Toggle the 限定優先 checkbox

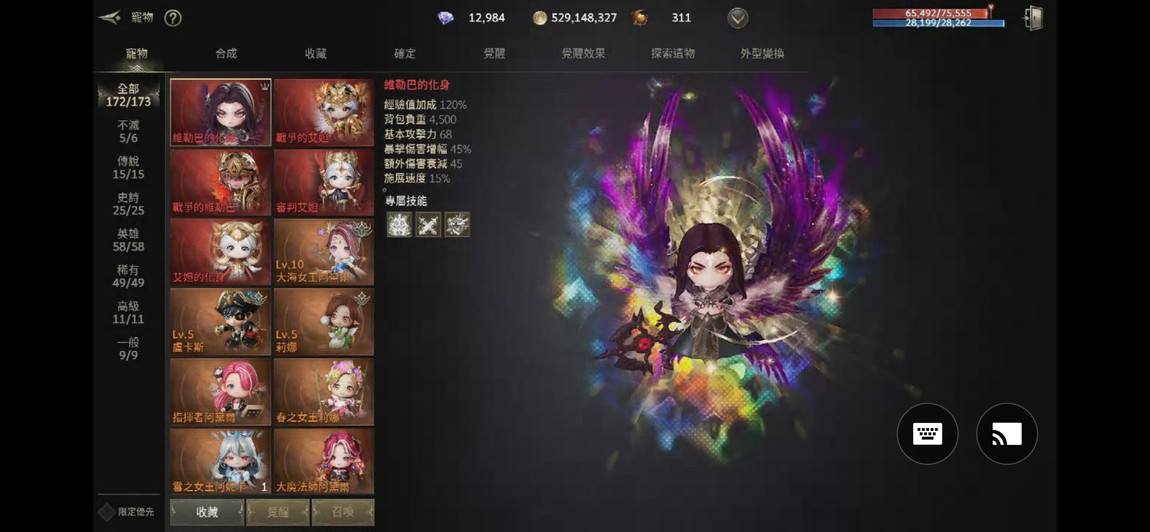tap(107, 512)
